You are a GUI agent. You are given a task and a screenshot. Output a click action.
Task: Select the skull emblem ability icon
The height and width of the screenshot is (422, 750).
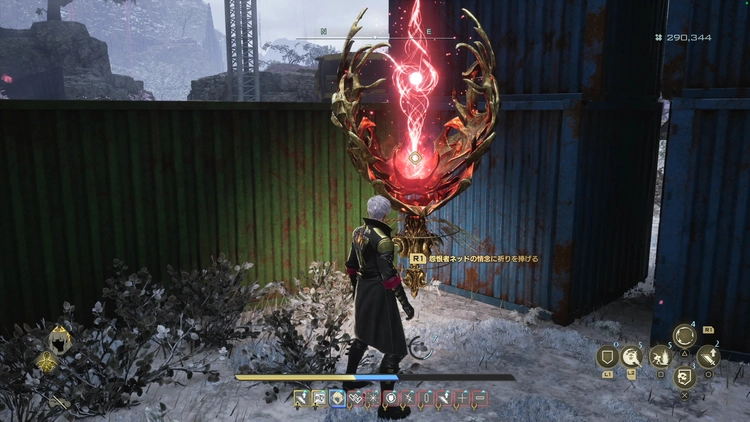point(684,377)
